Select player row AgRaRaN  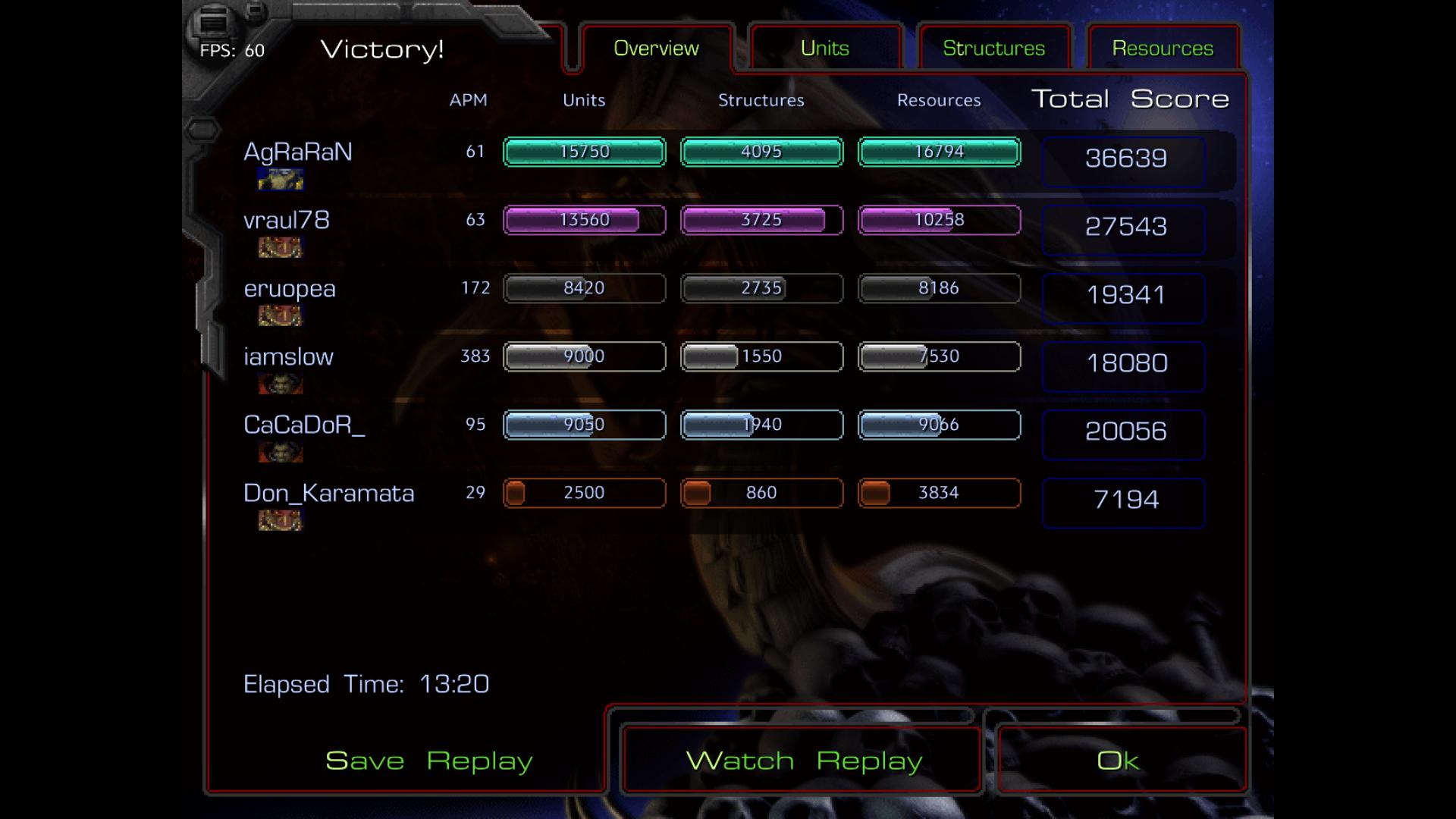click(x=297, y=152)
